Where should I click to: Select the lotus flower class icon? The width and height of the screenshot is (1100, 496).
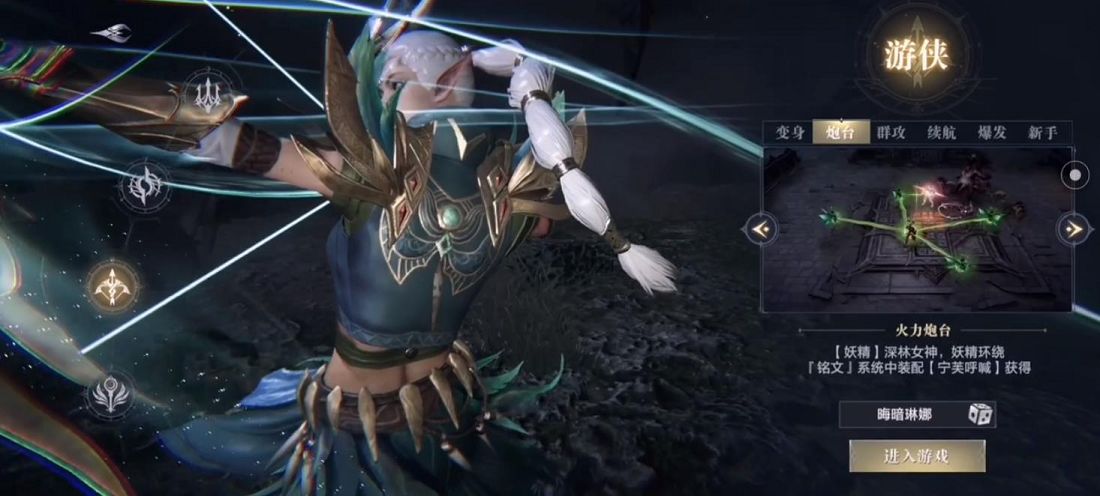(x=110, y=394)
